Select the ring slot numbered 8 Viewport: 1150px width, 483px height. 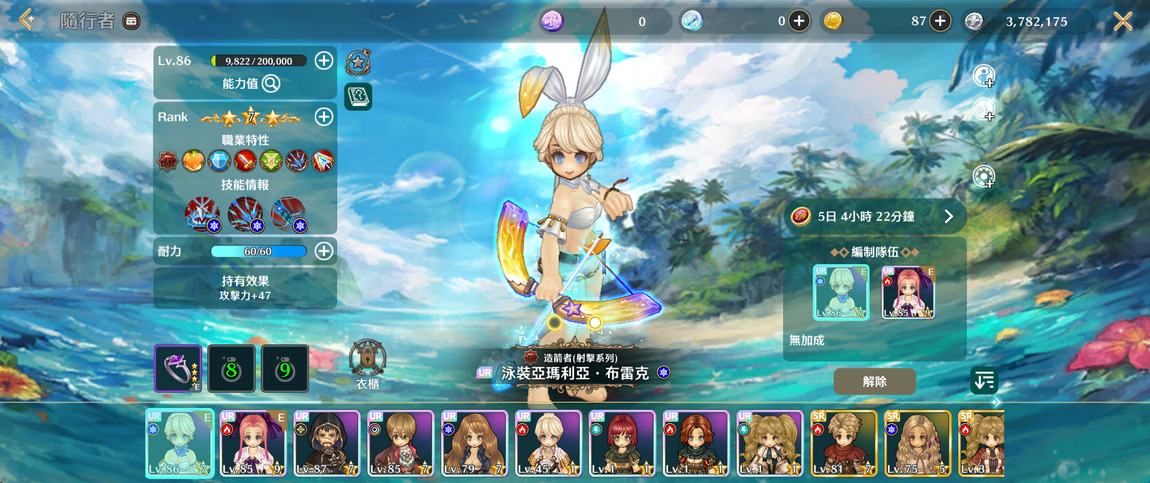coord(231,369)
